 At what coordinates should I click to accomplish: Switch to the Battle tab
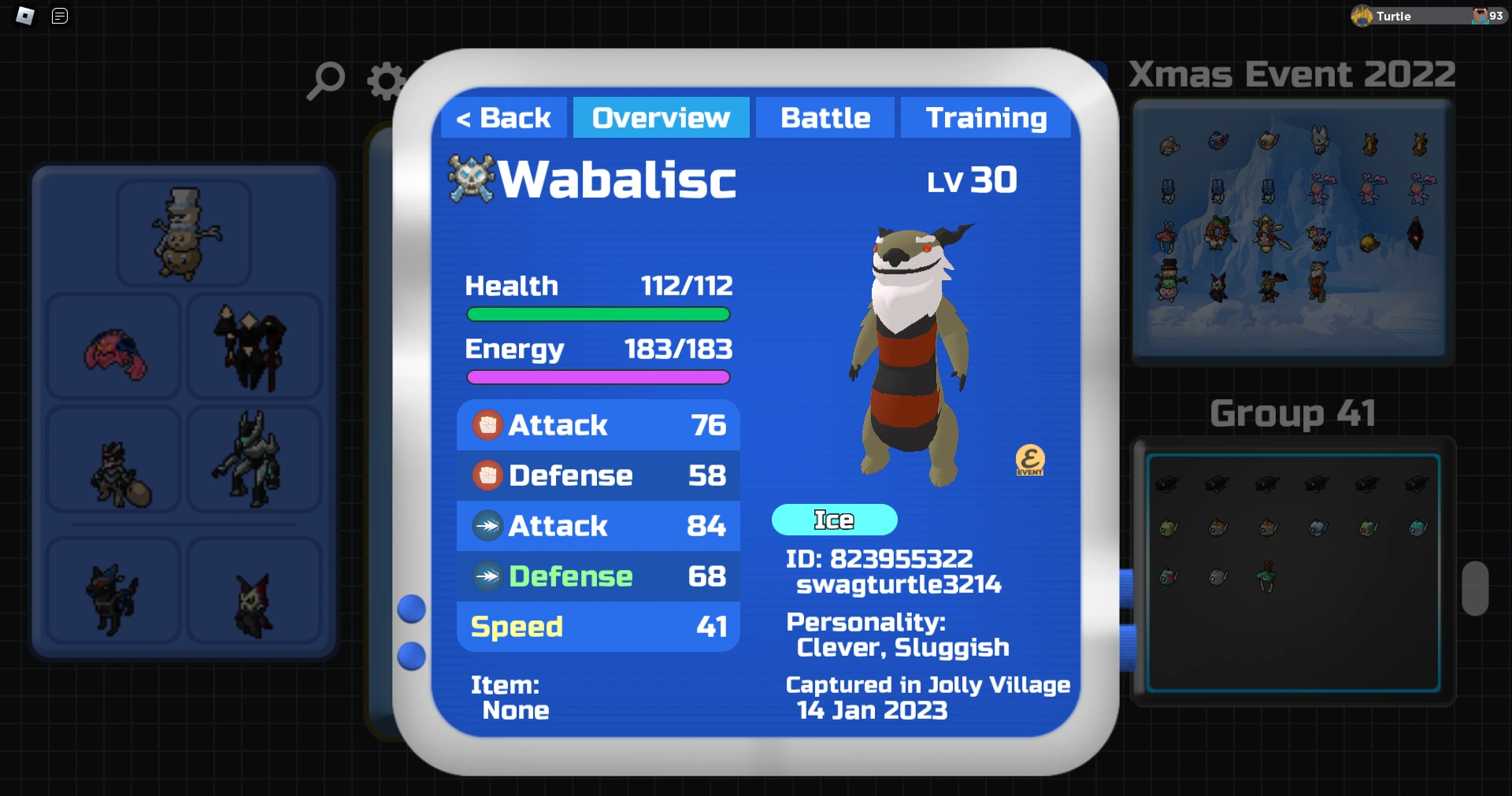coord(825,117)
